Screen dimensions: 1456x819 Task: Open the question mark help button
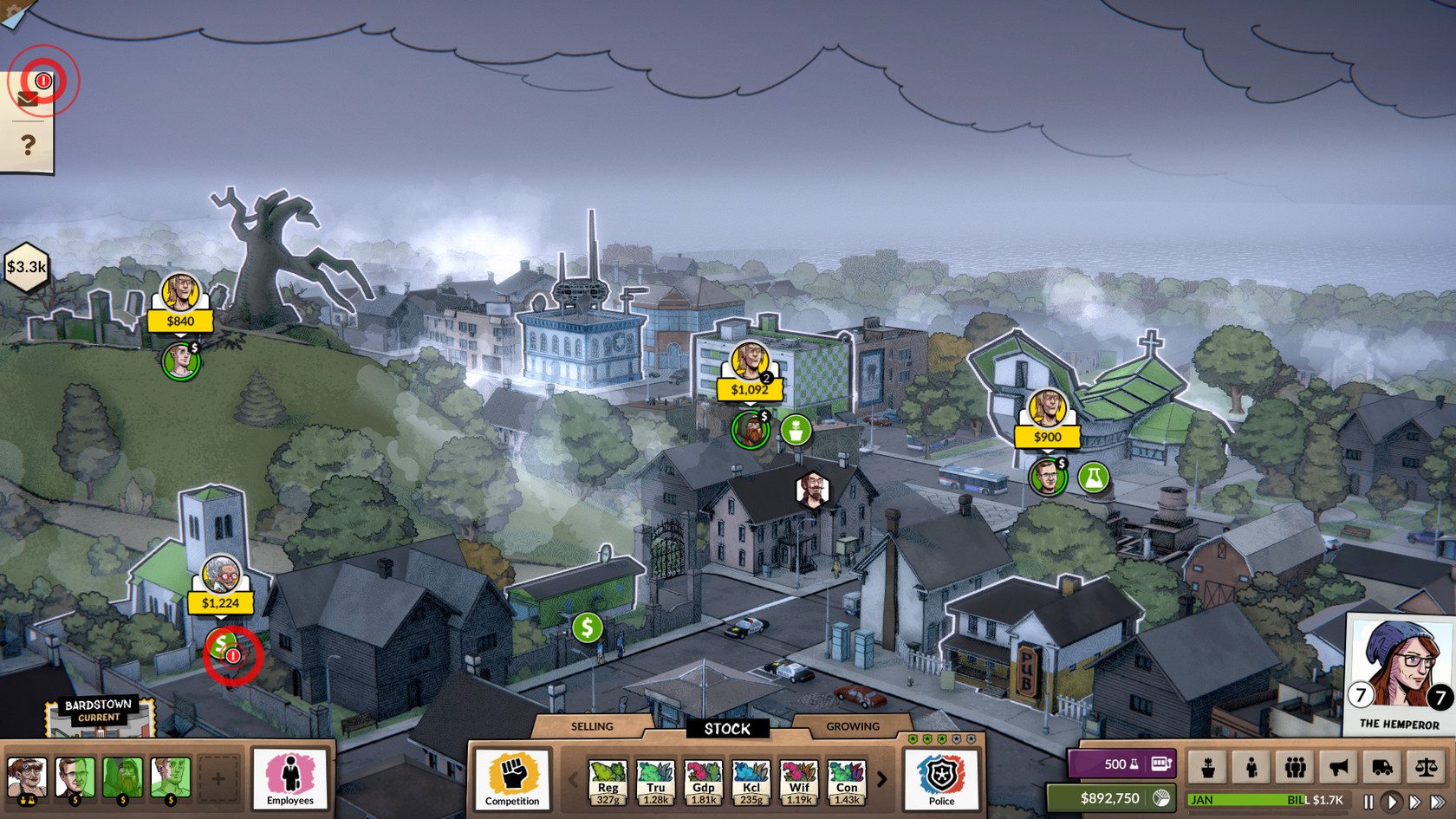tap(28, 145)
